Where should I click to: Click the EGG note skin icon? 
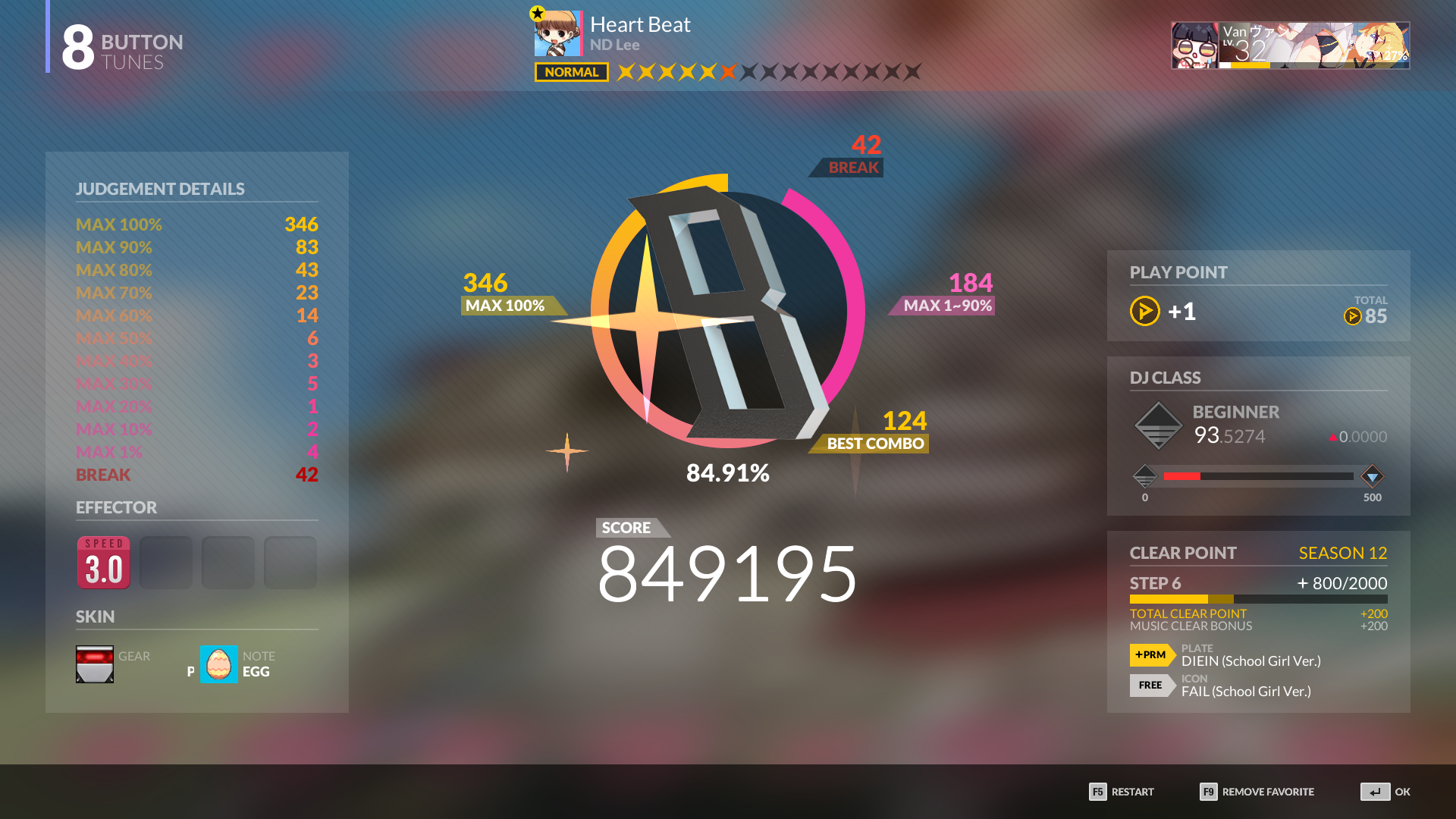pos(218,664)
